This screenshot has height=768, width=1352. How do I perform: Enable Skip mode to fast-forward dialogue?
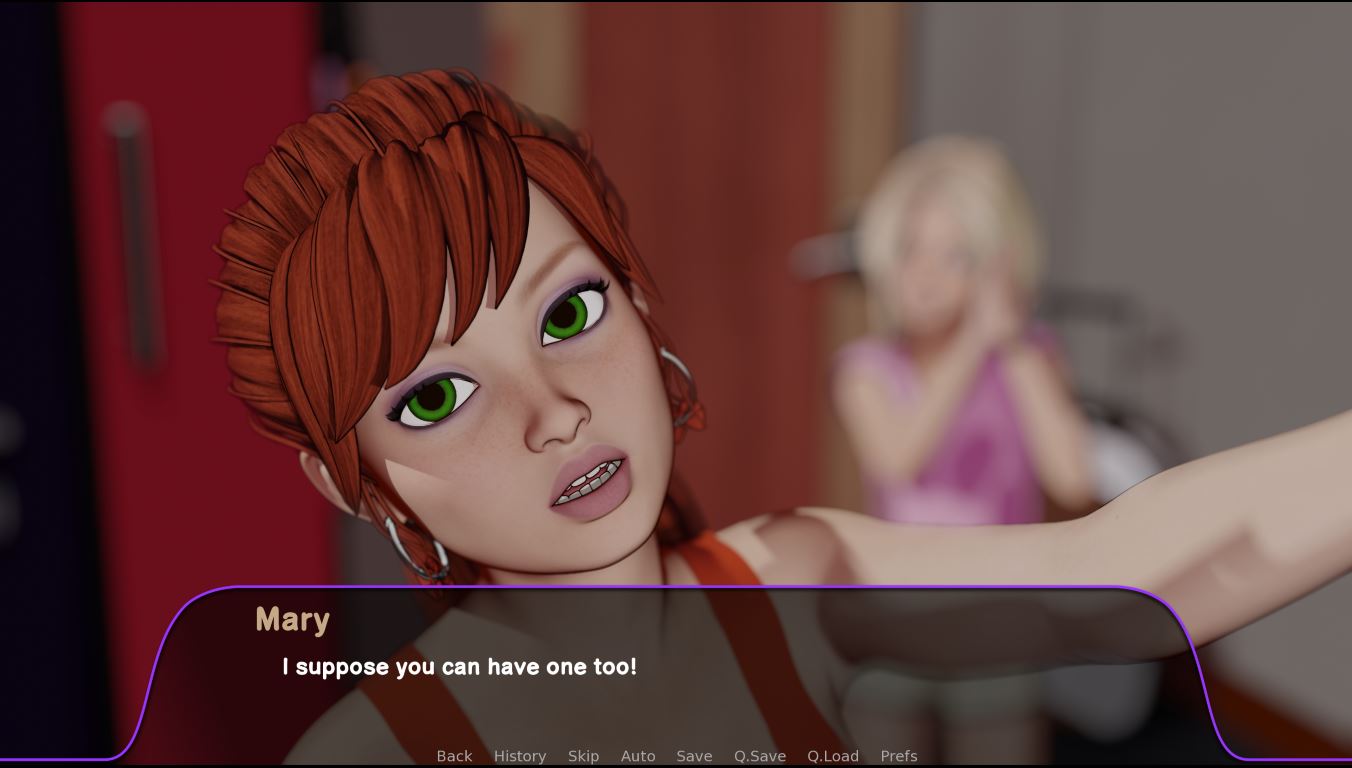[x=583, y=756]
